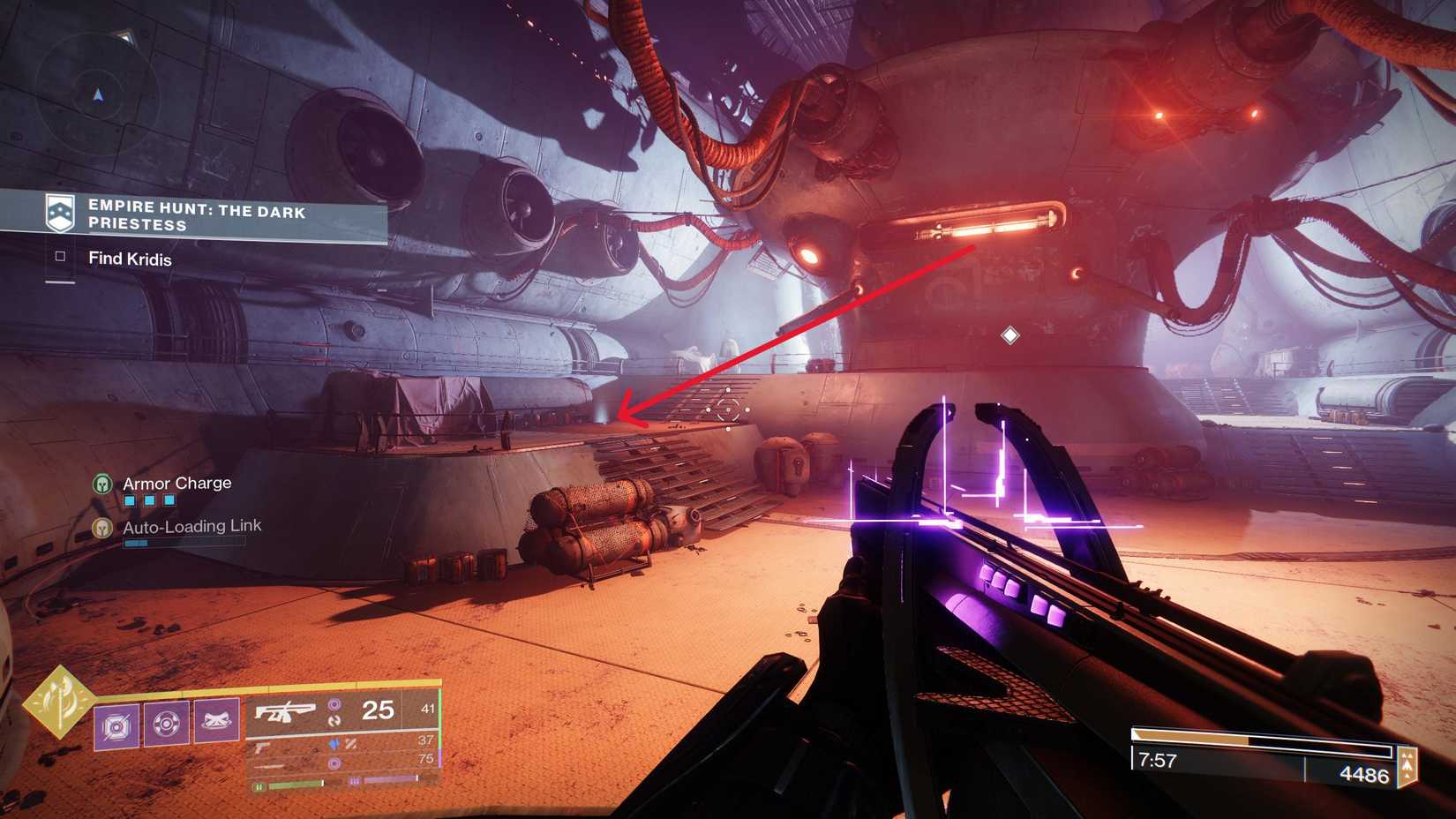The image size is (1456, 819).
Task: Open the circular radar in the corner
Action: (x=97, y=94)
